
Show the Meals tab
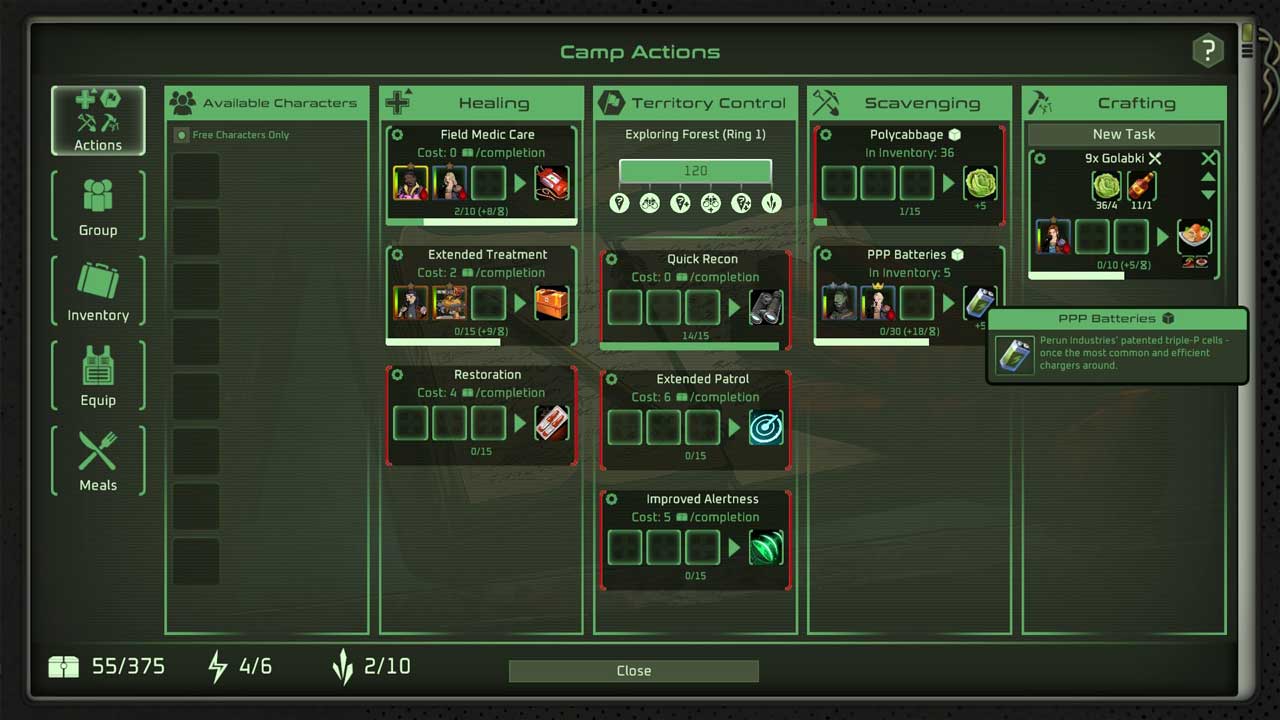98,460
